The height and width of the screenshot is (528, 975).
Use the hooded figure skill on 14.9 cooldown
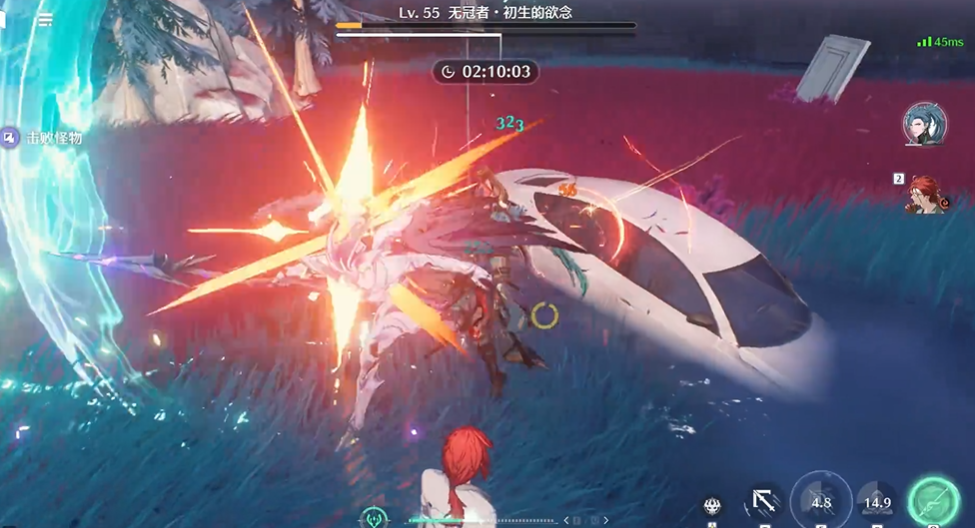tap(877, 502)
